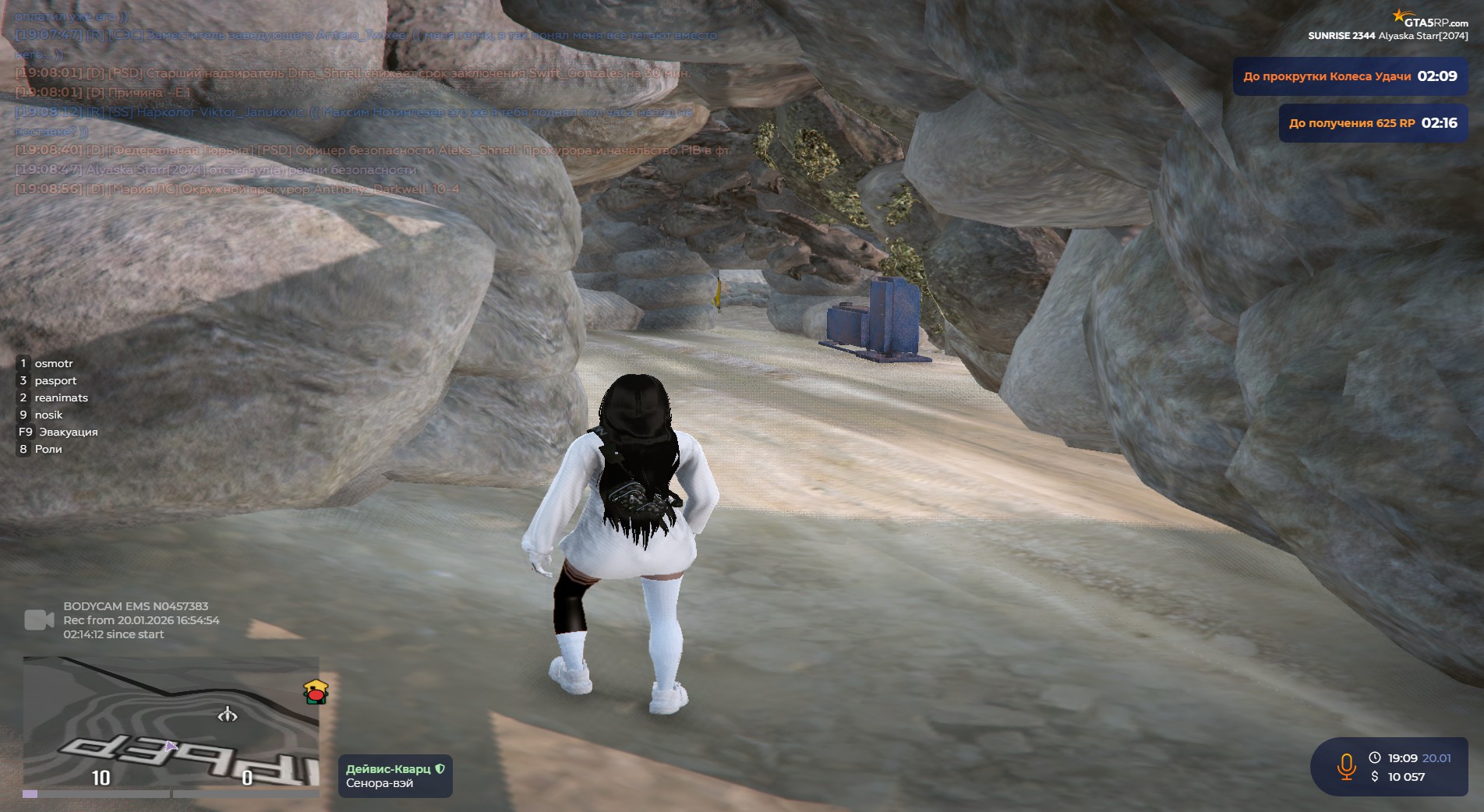Choose the nosik bind entry
1484x812 pixels.
[48, 415]
